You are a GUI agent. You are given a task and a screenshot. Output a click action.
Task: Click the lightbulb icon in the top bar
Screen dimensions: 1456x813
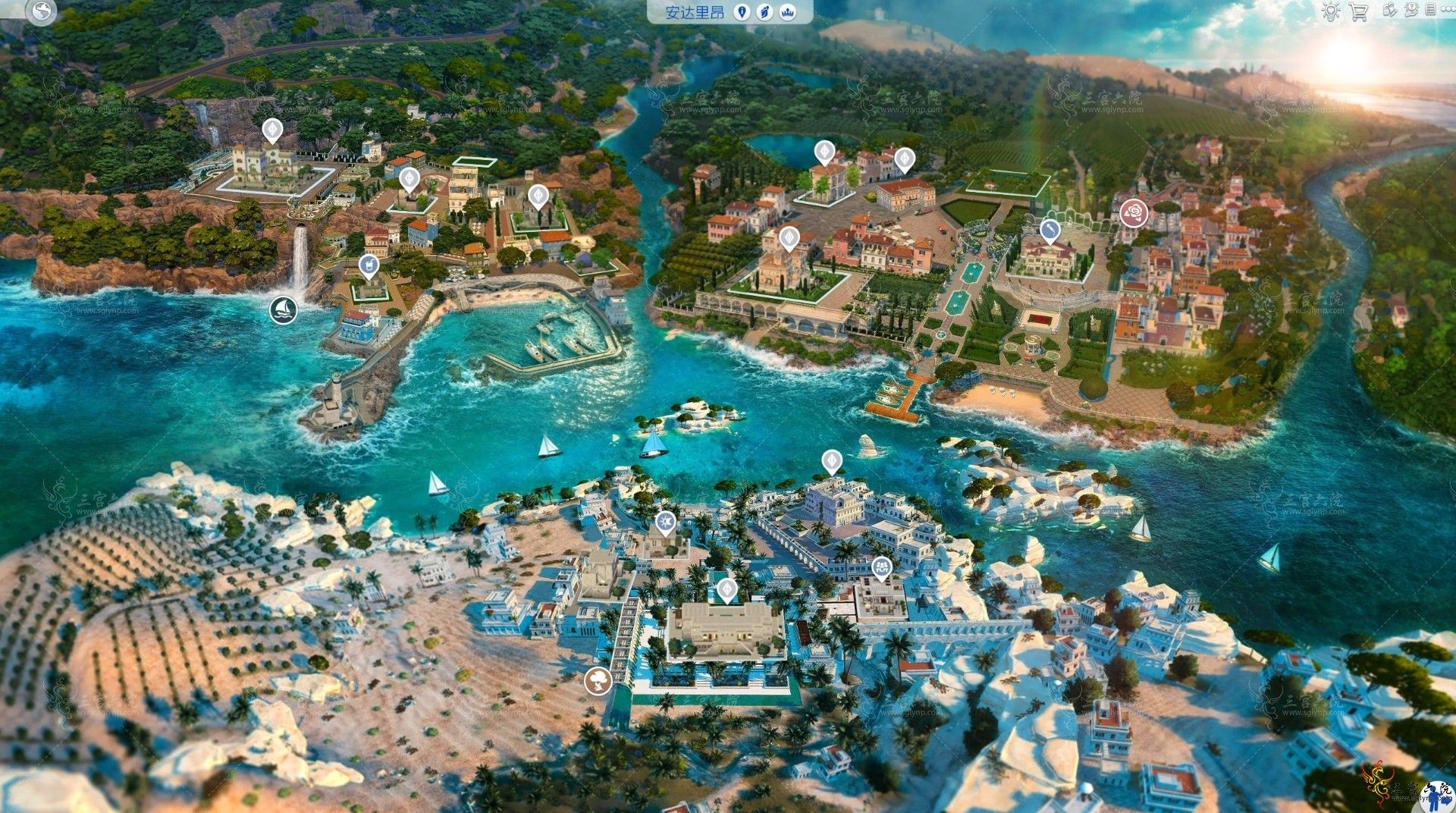pos(1330,11)
